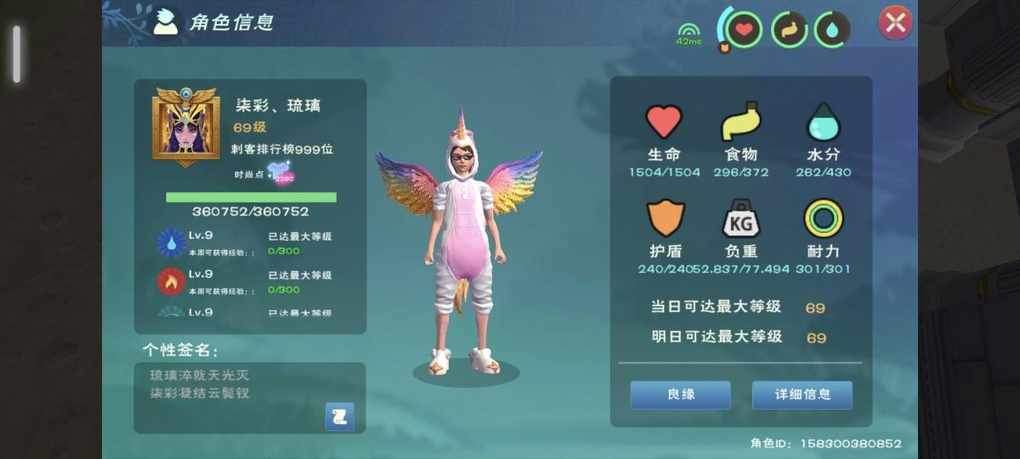Edit the personal signature
This screenshot has height=459, width=1020.
coord(340,416)
